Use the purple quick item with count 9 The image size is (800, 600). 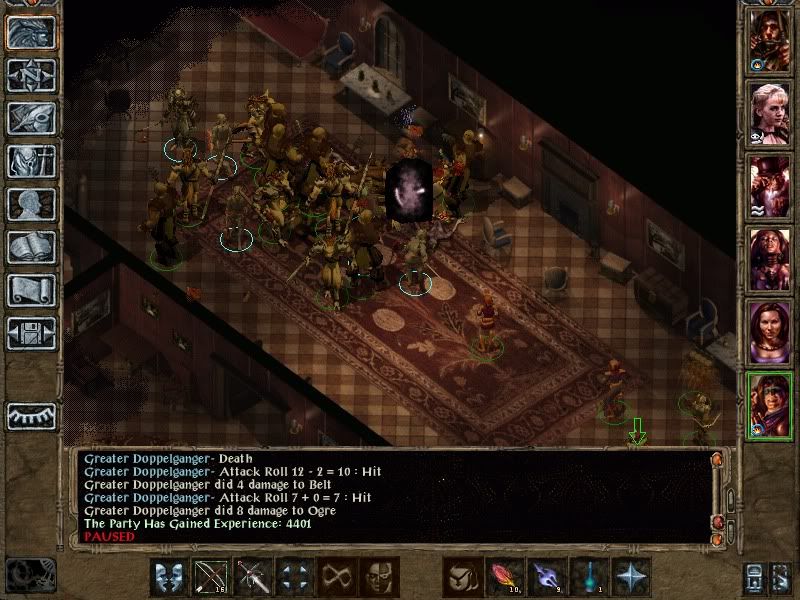[547, 577]
